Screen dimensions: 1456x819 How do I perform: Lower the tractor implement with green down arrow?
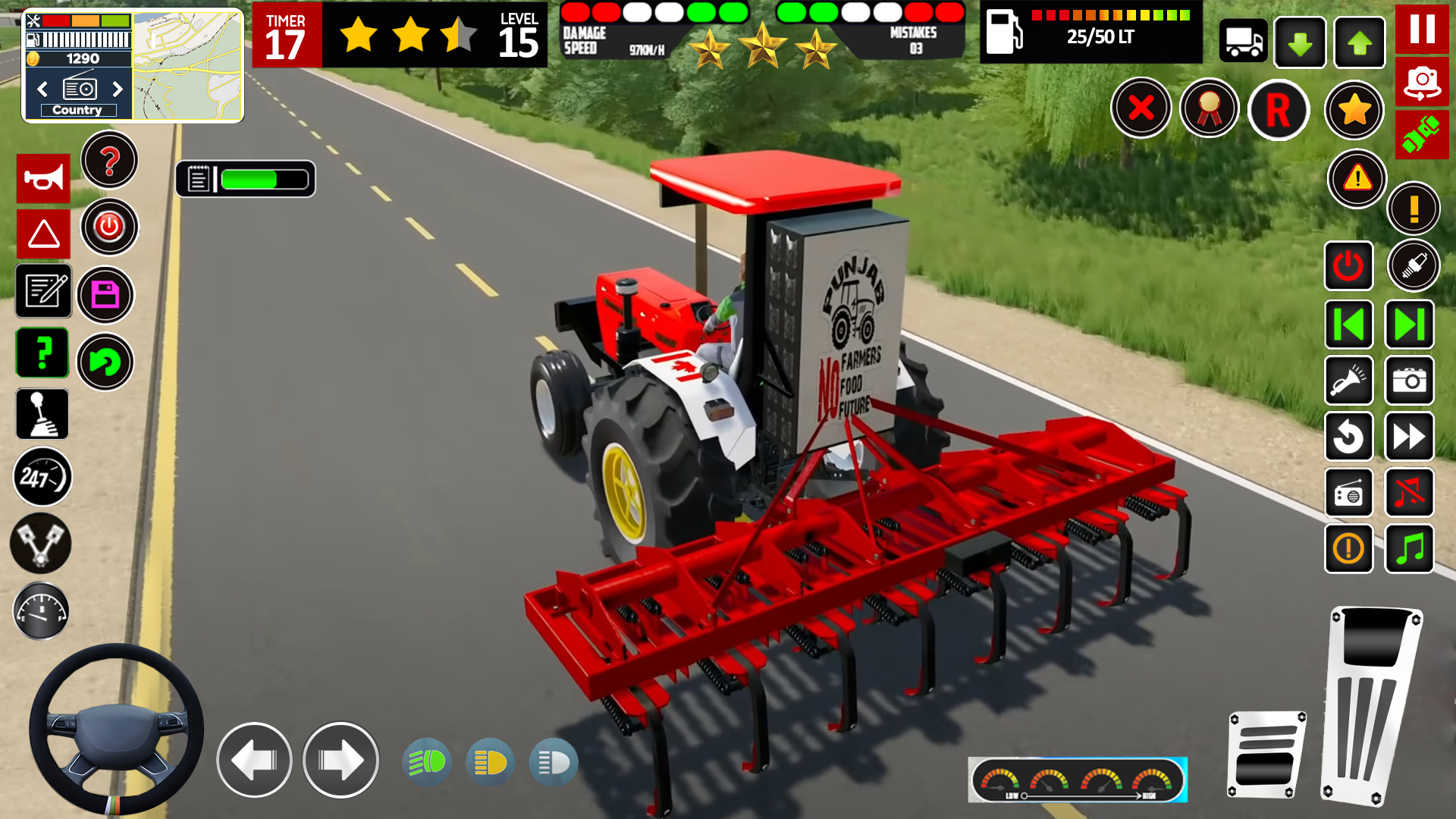click(x=1300, y=43)
